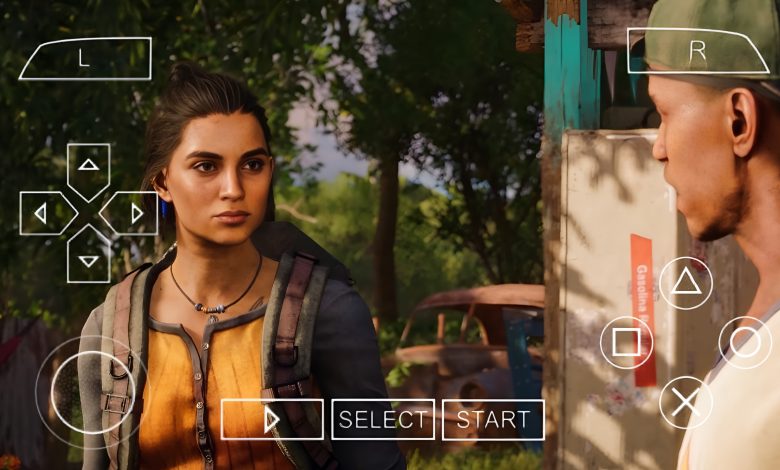Viewport: 780px width, 470px height.
Task: Click the fast-forward arrow button
Action: [x=272, y=420]
